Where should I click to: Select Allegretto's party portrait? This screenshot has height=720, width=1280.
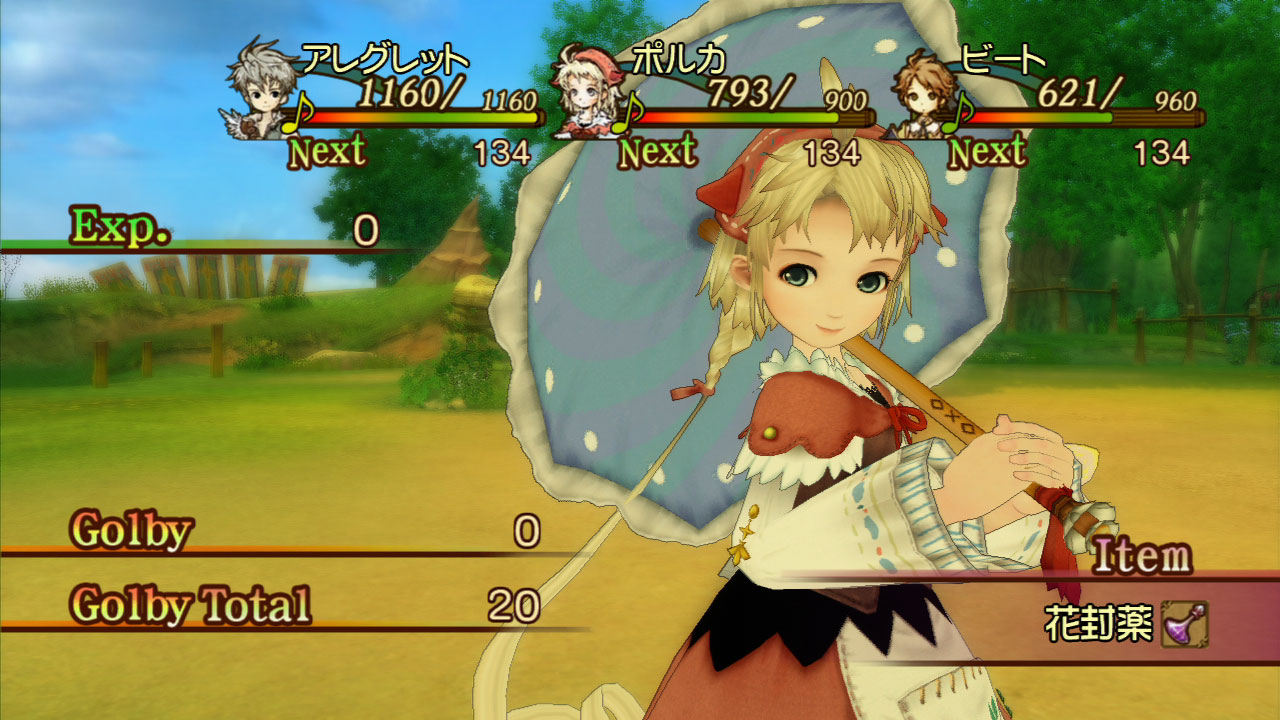click(x=261, y=92)
